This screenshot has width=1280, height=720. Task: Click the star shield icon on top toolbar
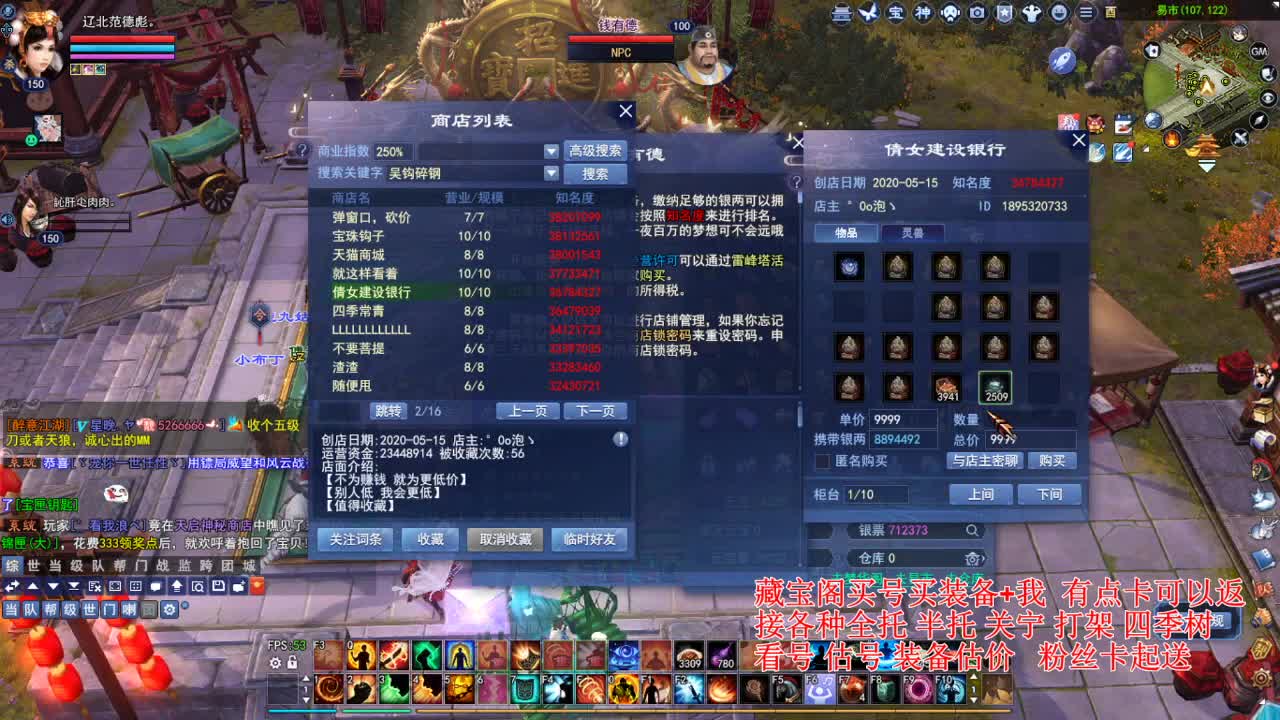click(x=1005, y=13)
